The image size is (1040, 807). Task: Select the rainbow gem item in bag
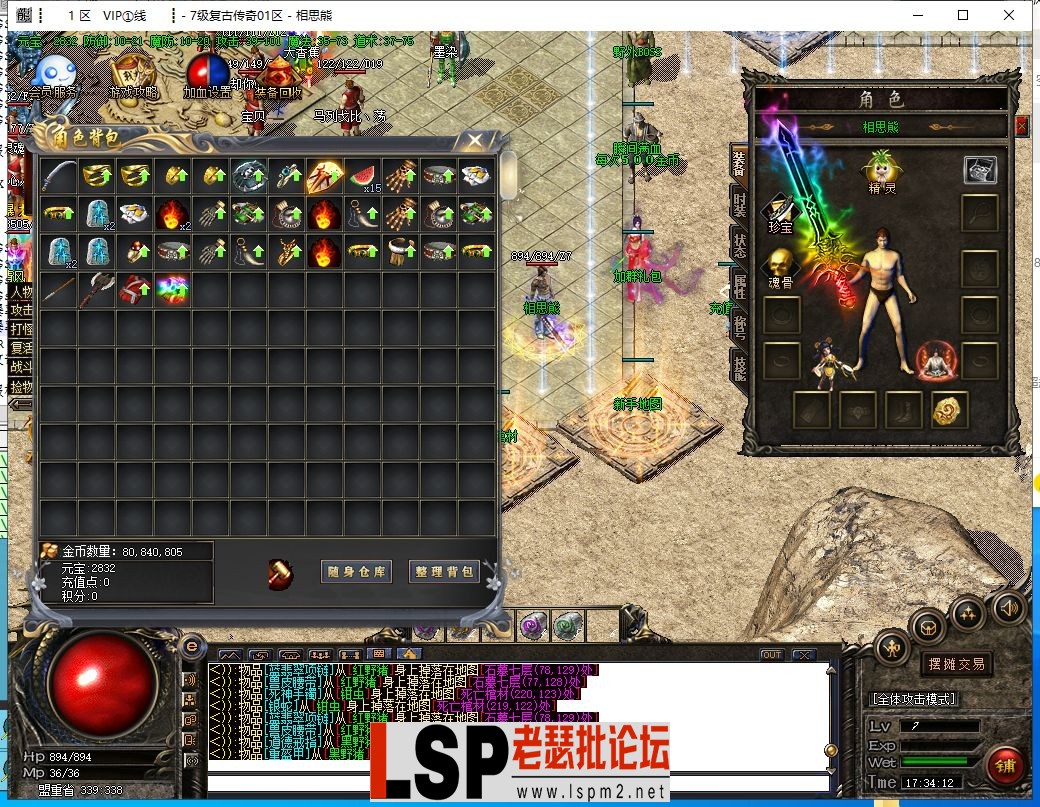pyautogui.click(x=172, y=290)
